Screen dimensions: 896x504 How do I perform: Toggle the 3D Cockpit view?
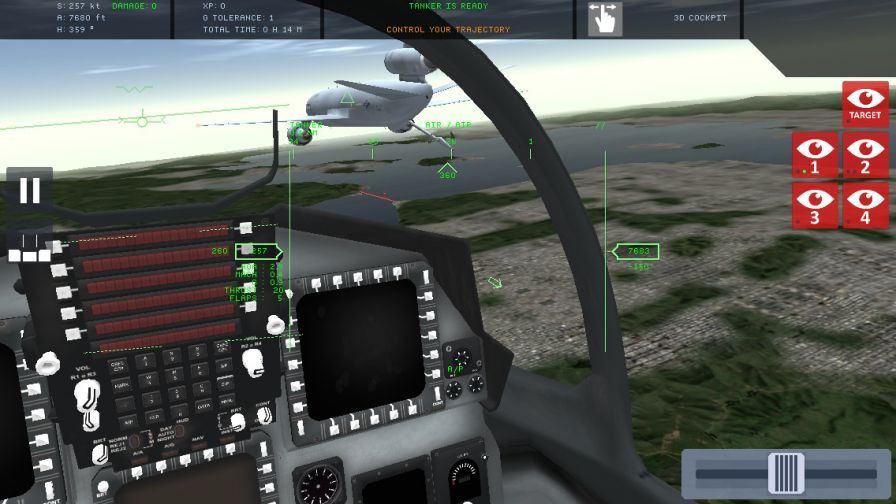coord(700,18)
